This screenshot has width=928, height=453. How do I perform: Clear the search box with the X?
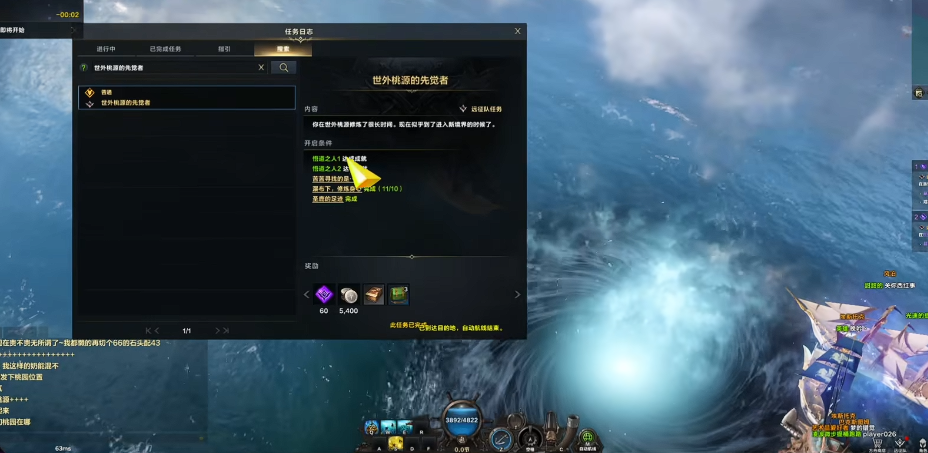(261, 68)
